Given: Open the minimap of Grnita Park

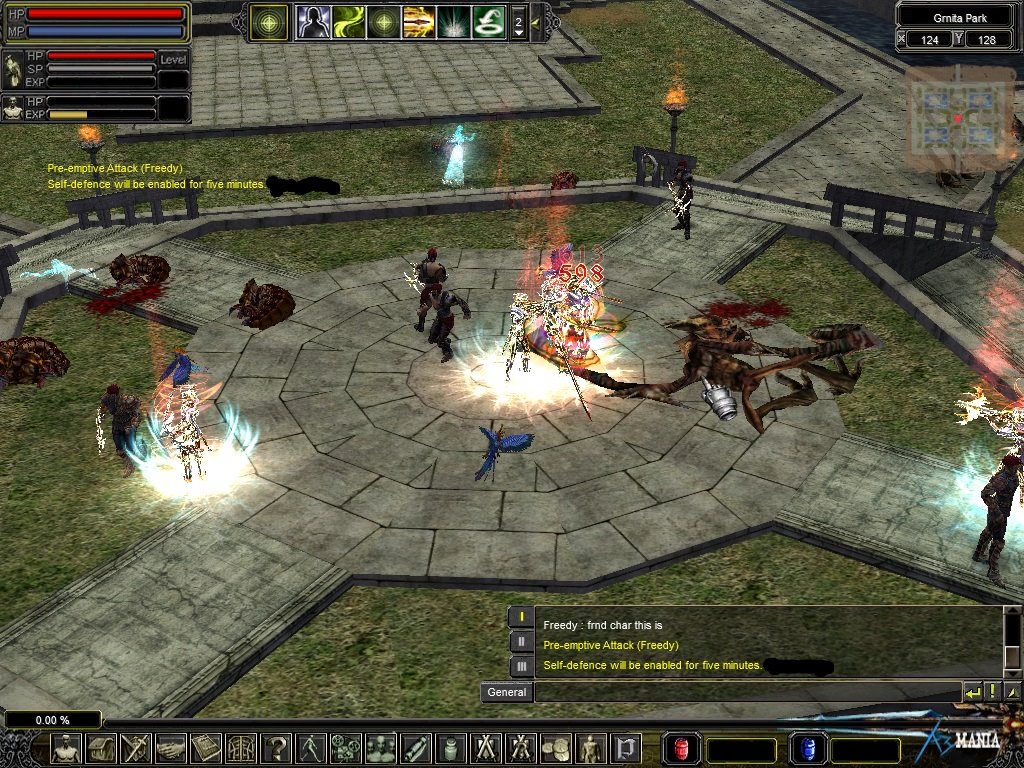Looking at the screenshot, I should click(x=958, y=118).
